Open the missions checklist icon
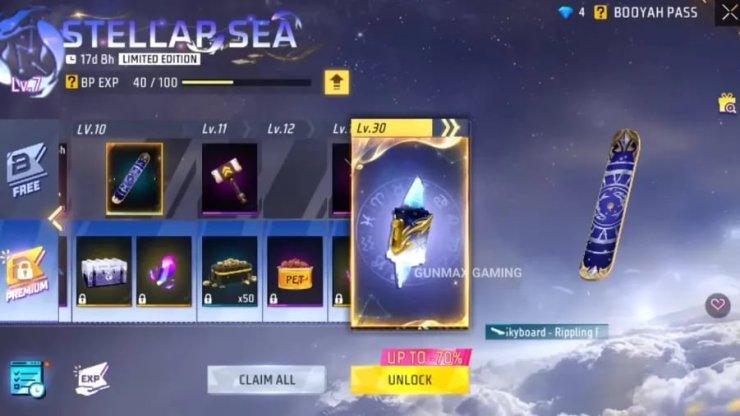This screenshot has width=740, height=416. (x=27, y=380)
